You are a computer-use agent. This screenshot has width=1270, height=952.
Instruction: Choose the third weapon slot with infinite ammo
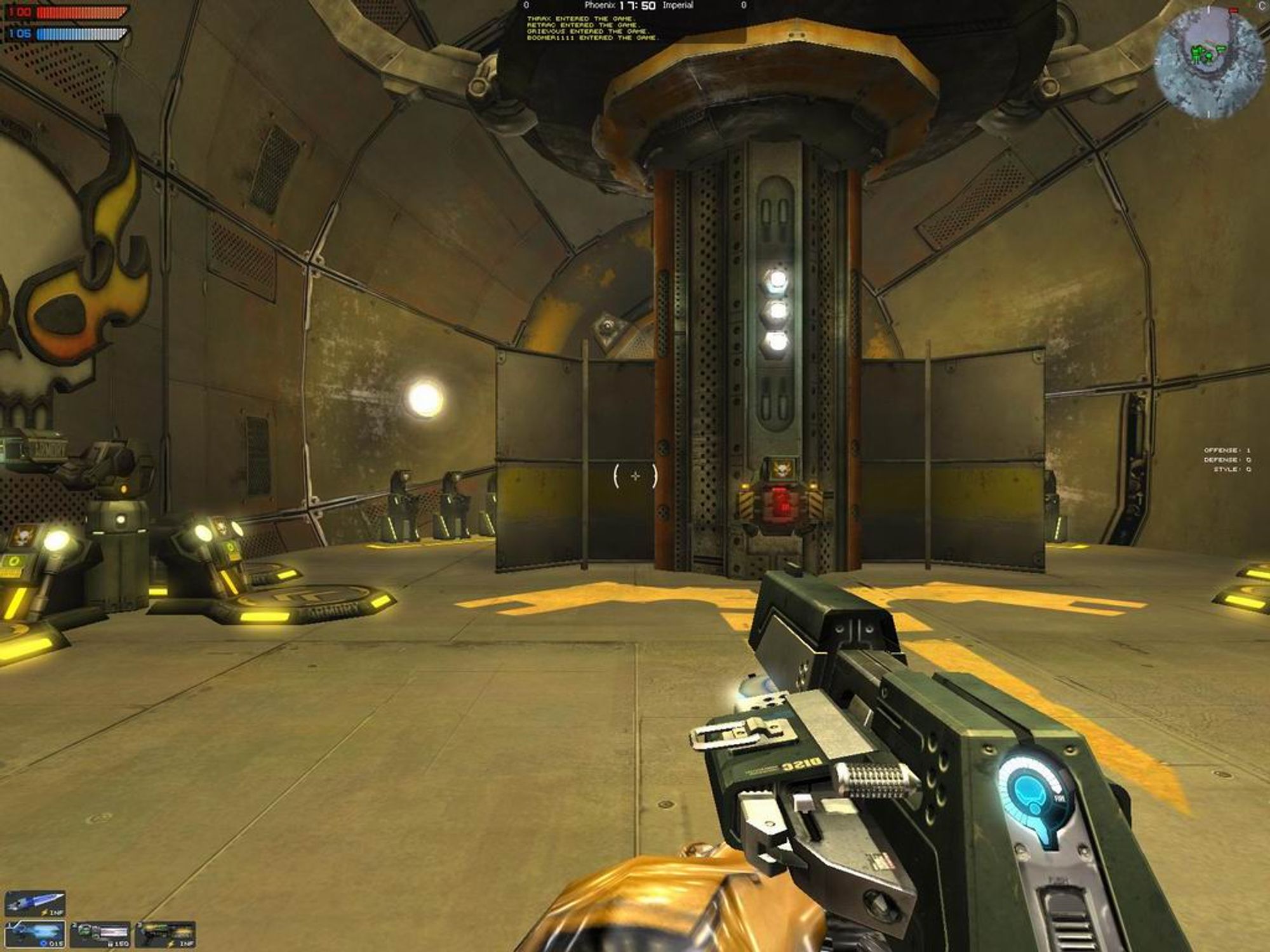pos(165,934)
